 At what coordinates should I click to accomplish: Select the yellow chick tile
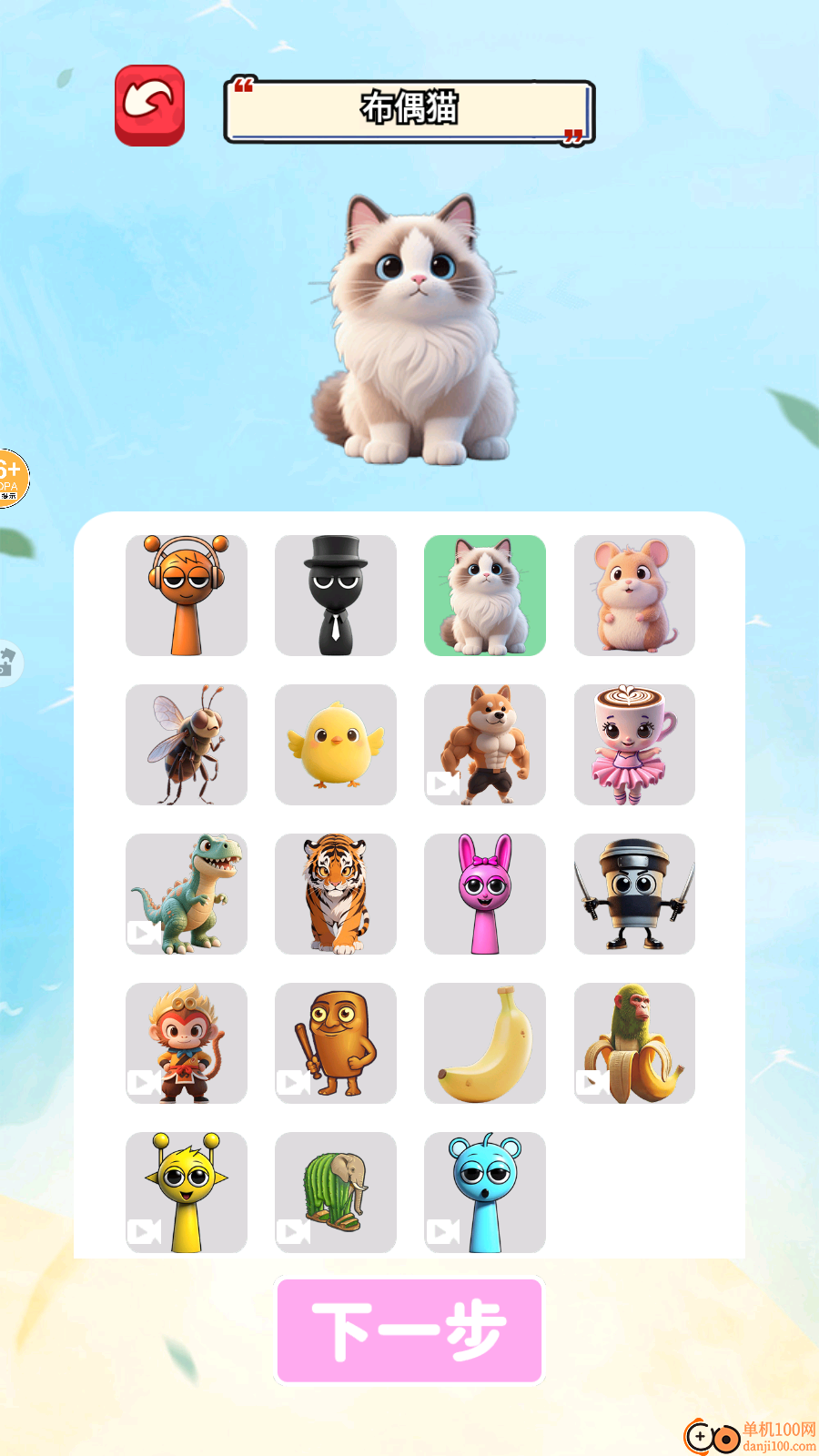coord(336,744)
